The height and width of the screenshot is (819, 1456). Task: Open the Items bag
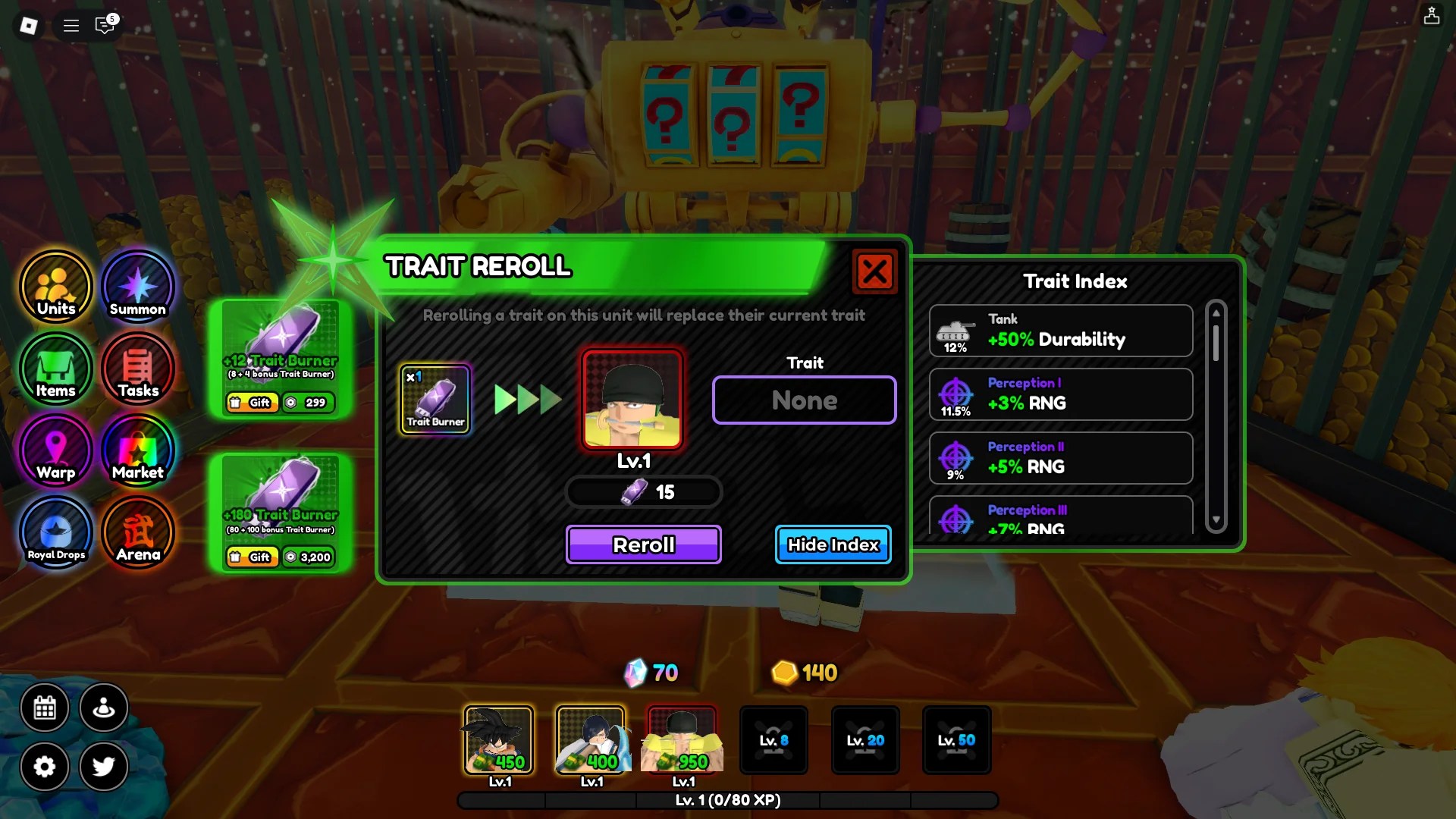pos(55,369)
